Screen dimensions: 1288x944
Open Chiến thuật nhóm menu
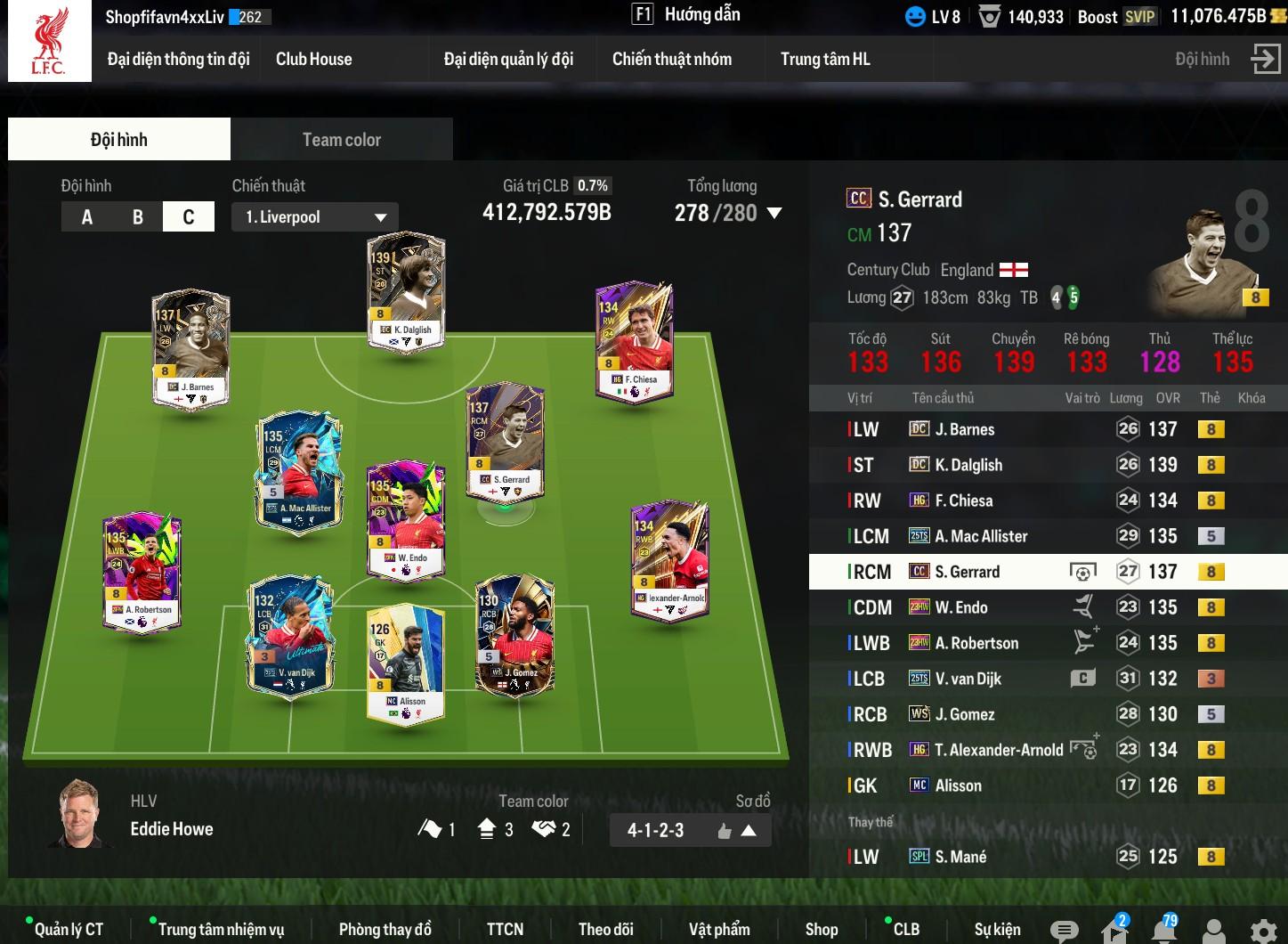[671, 59]
